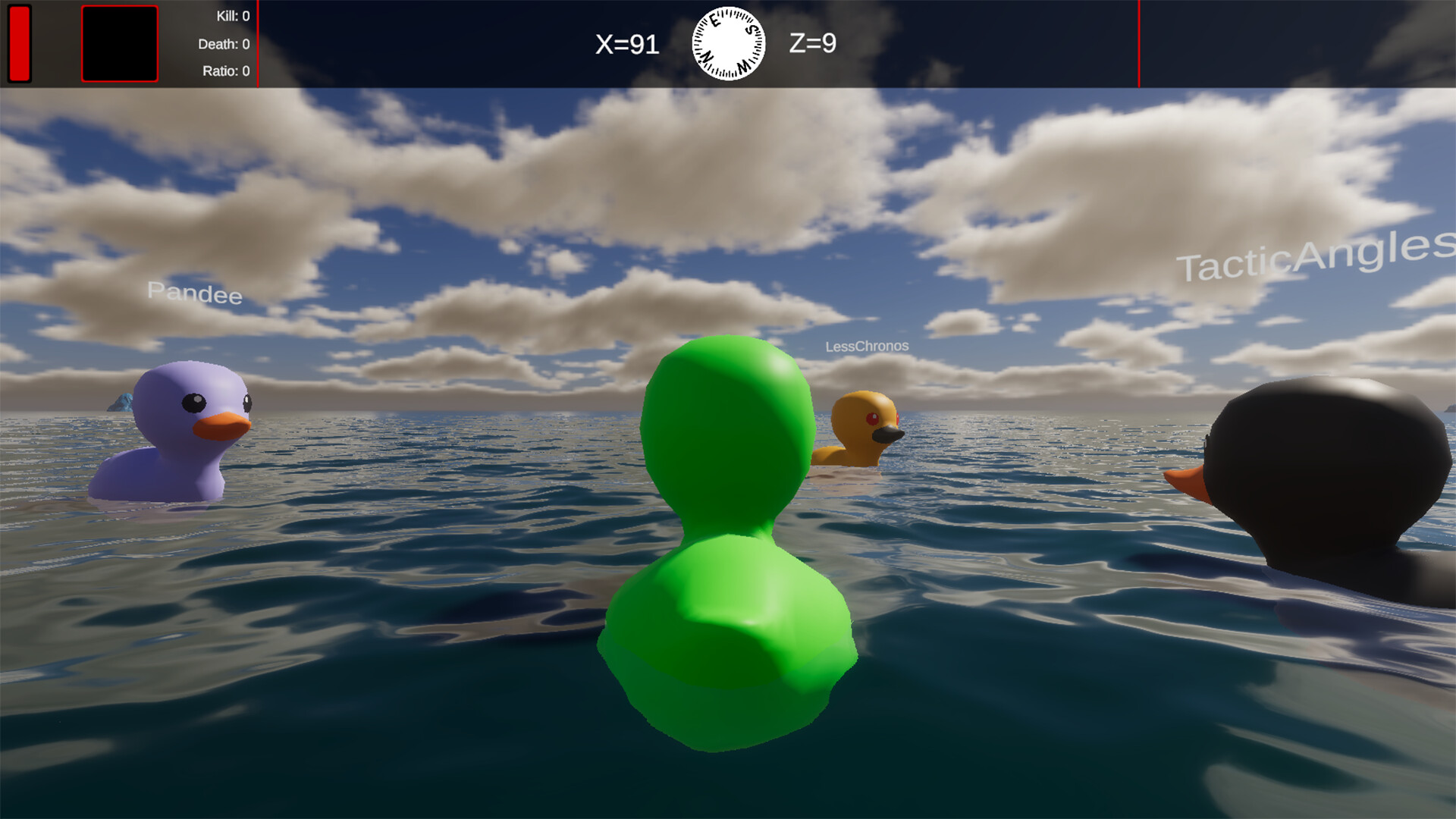Click the Death: 0 stat counter
The width and height of the screenshot is (1456, 819).
(224, 43)
